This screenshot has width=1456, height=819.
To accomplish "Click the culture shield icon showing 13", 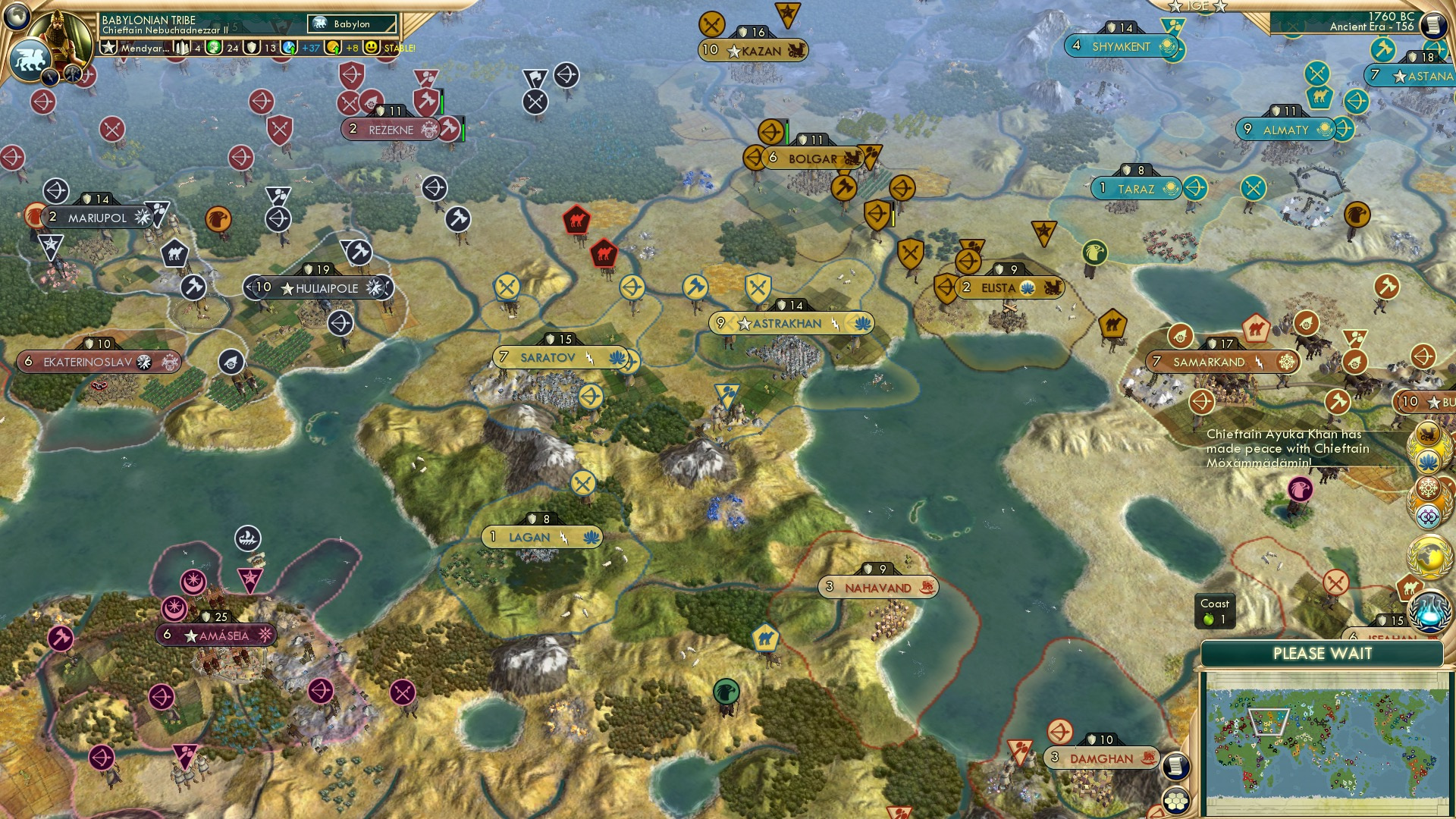I will (x=251, y=49).
